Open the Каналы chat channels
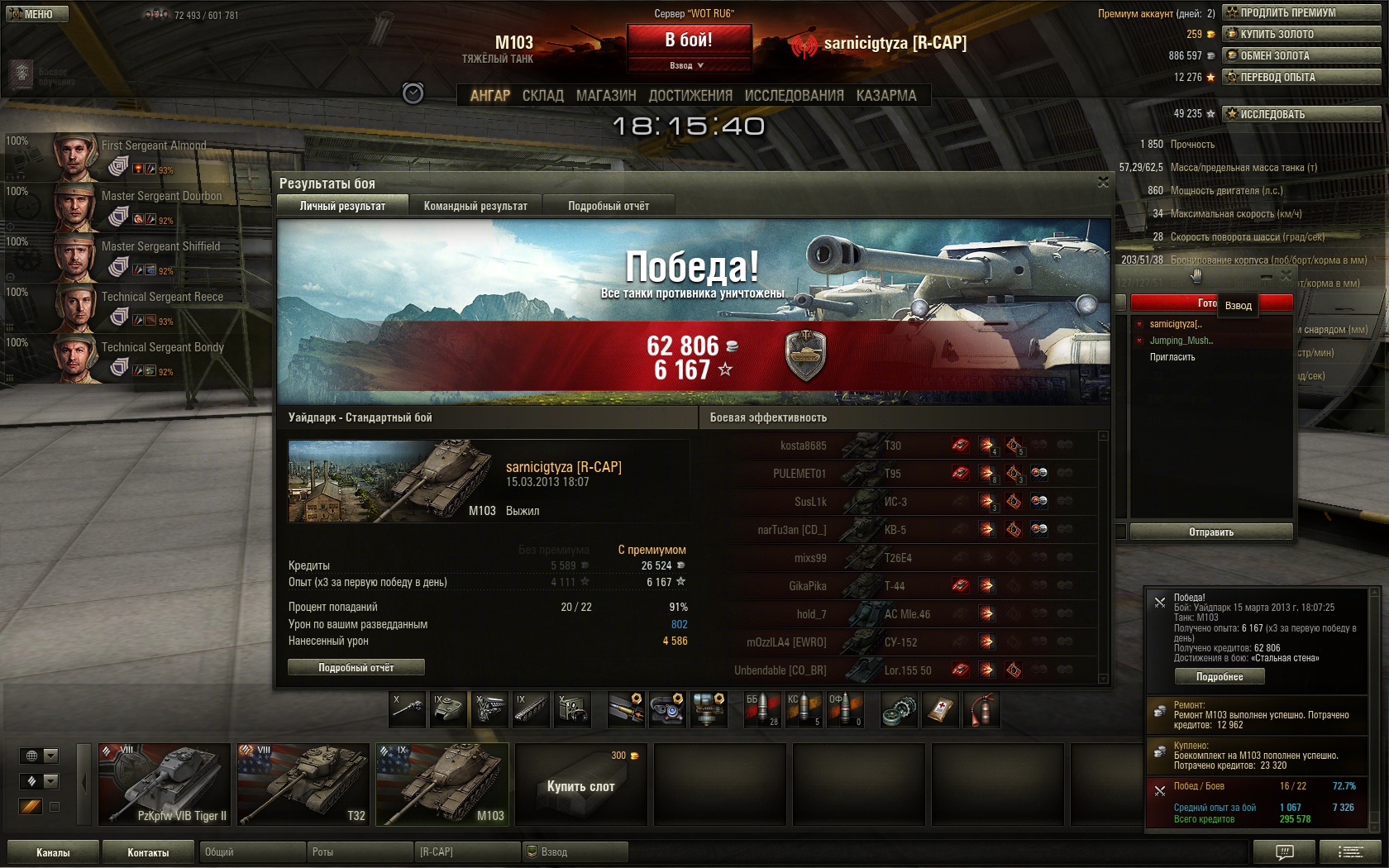The image size is (1389, 868). tap(53, 852)
